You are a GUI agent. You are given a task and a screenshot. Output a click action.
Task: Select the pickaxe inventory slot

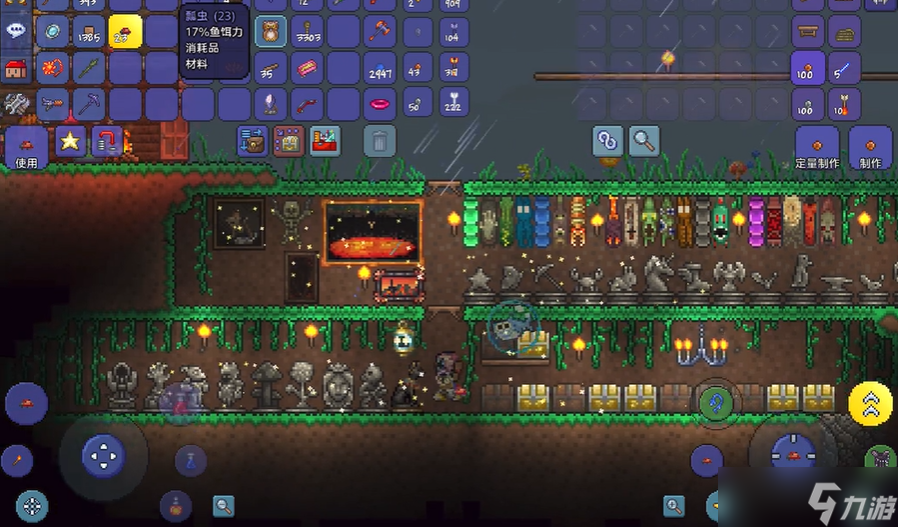(89, 104)
